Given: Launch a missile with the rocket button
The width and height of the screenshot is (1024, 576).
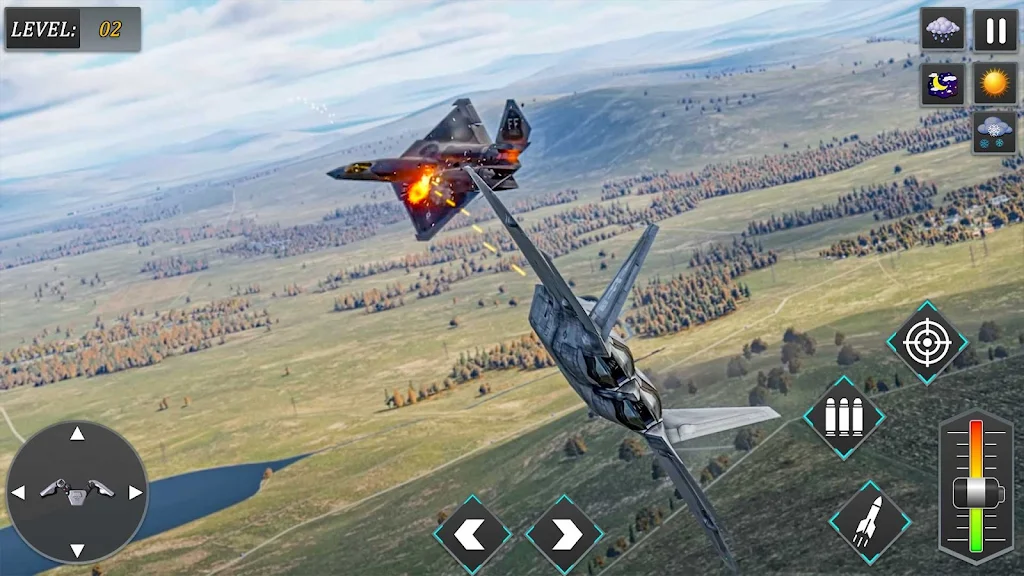Looking at the screenshot, I should pyautogui.click(x=868, y=521).
